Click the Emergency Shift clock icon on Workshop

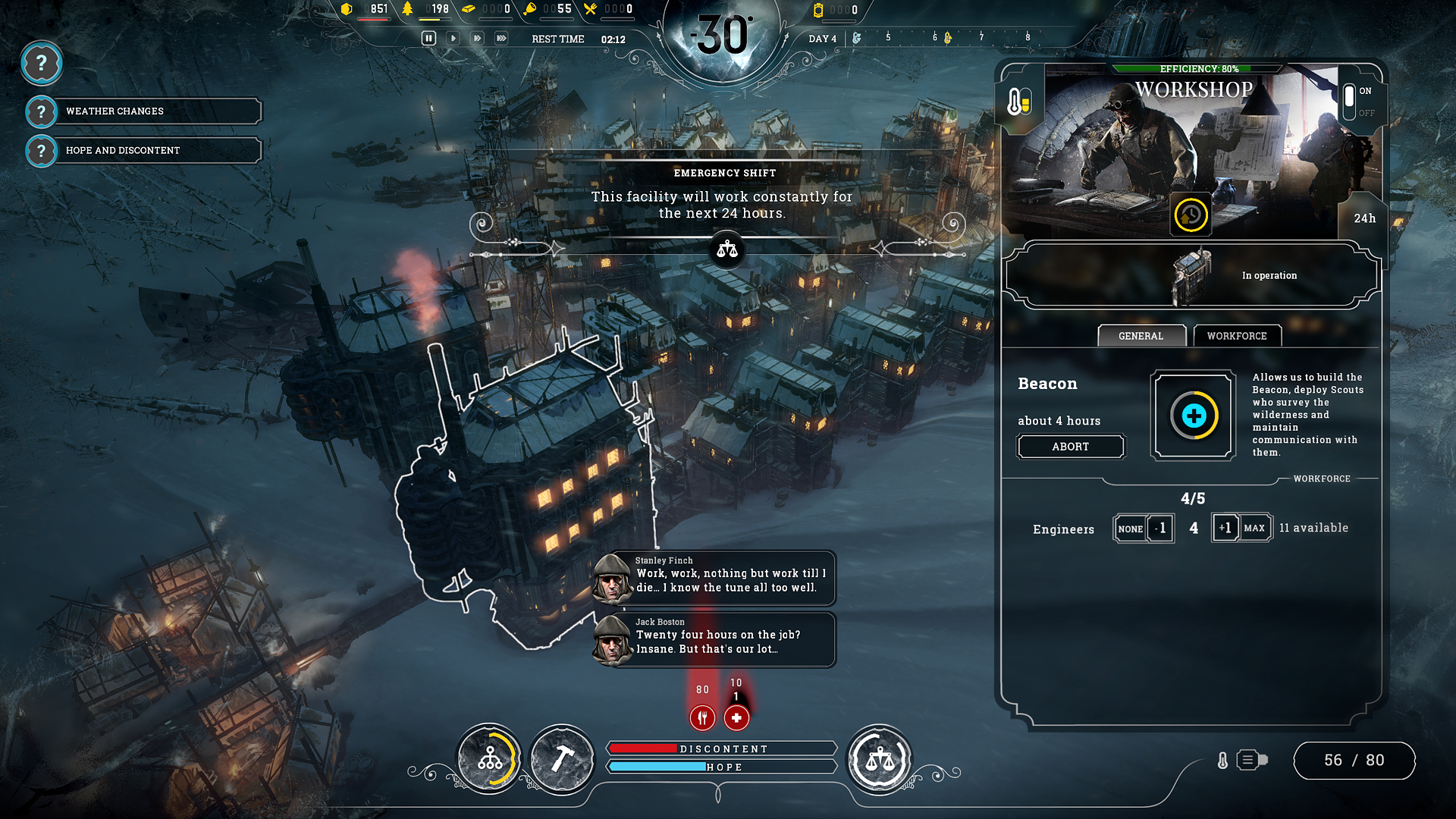tap(1190, 215)
